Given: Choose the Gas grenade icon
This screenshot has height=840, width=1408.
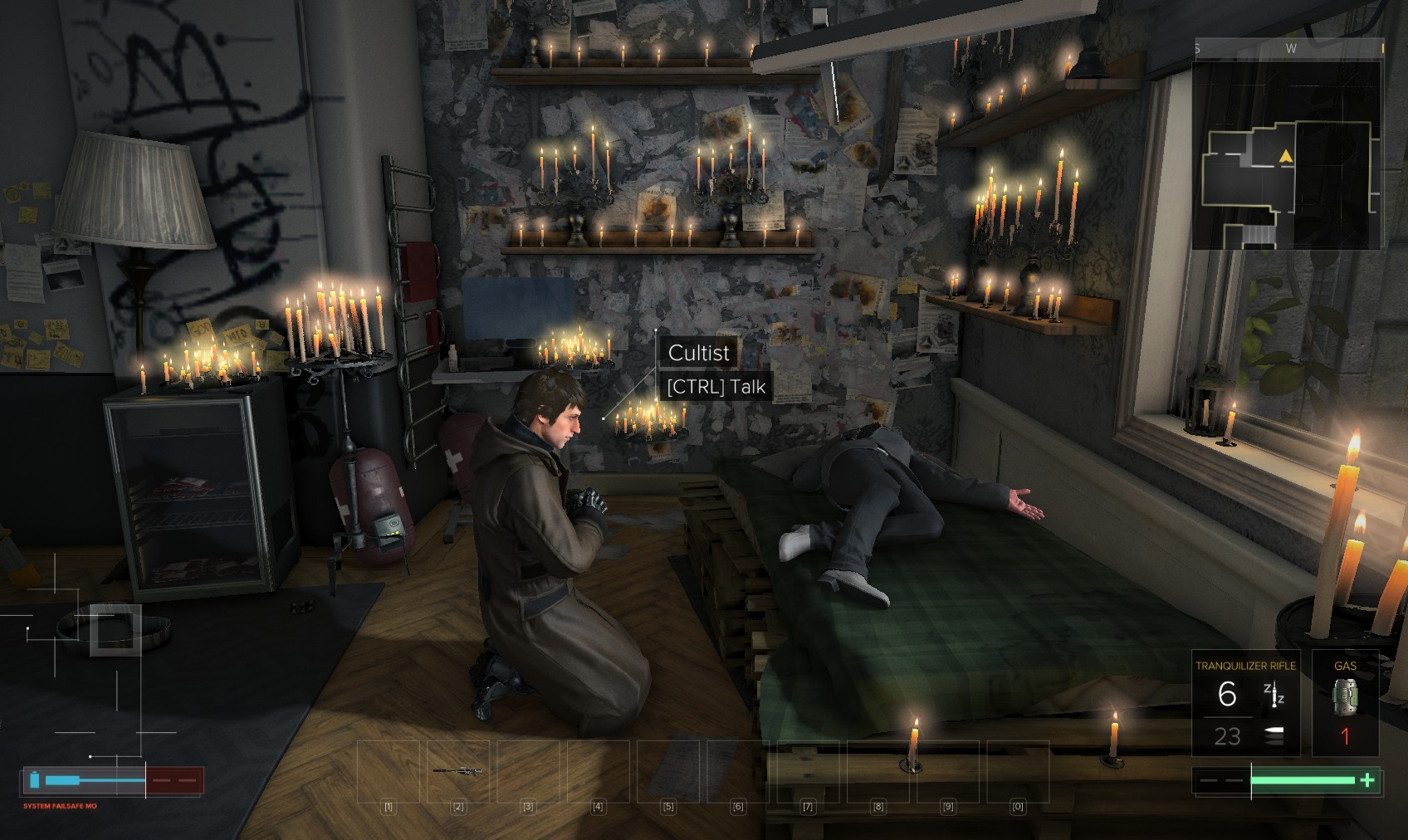Looking at the screenshot, I should 1345,695.
